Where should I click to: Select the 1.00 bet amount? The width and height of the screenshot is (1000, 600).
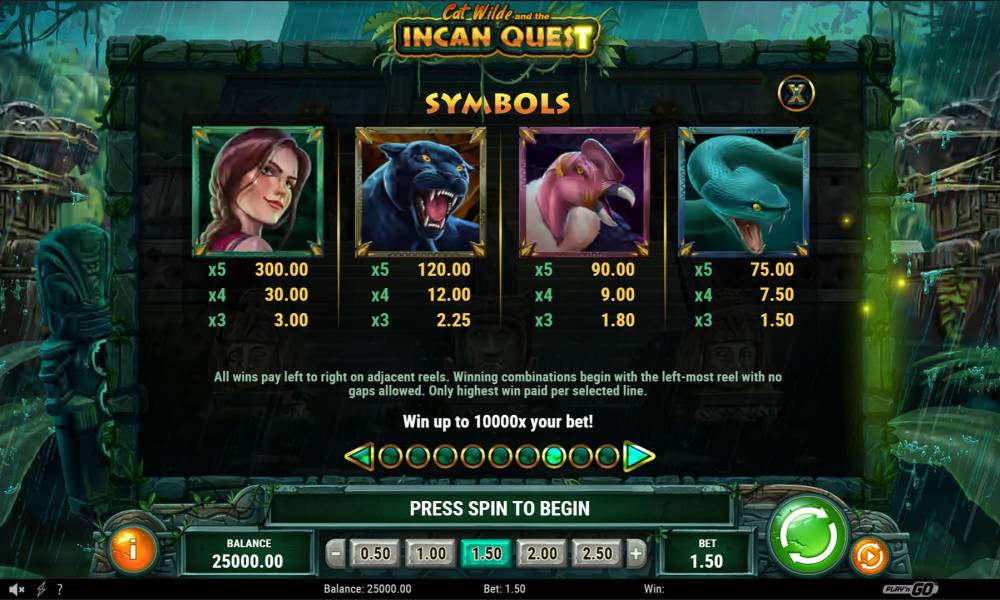click(x=430, y=553)
